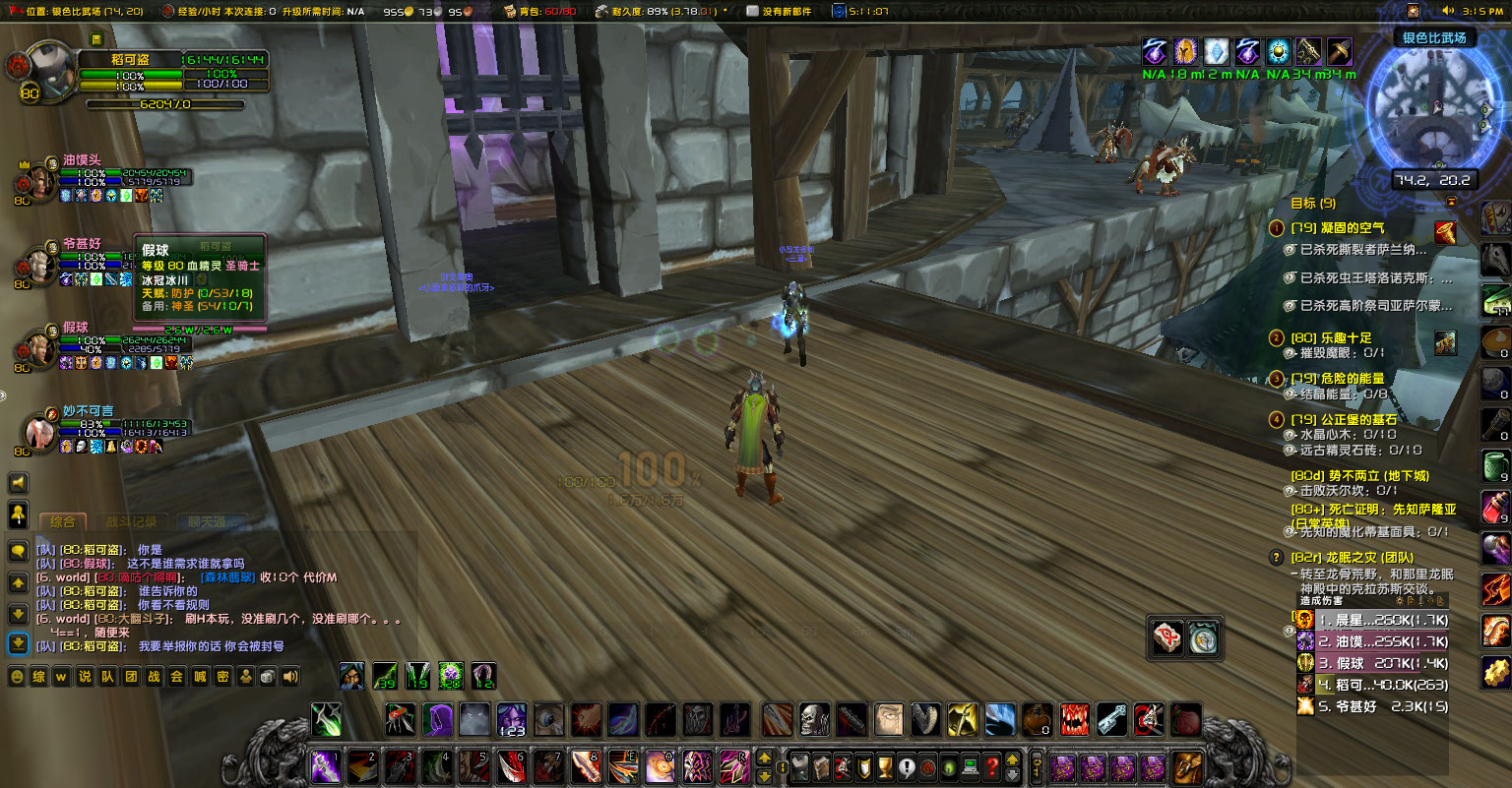Collapse quest 凝固的空气 using its numbered circle
The image size is (1512, 788).
coord(1276,229)
